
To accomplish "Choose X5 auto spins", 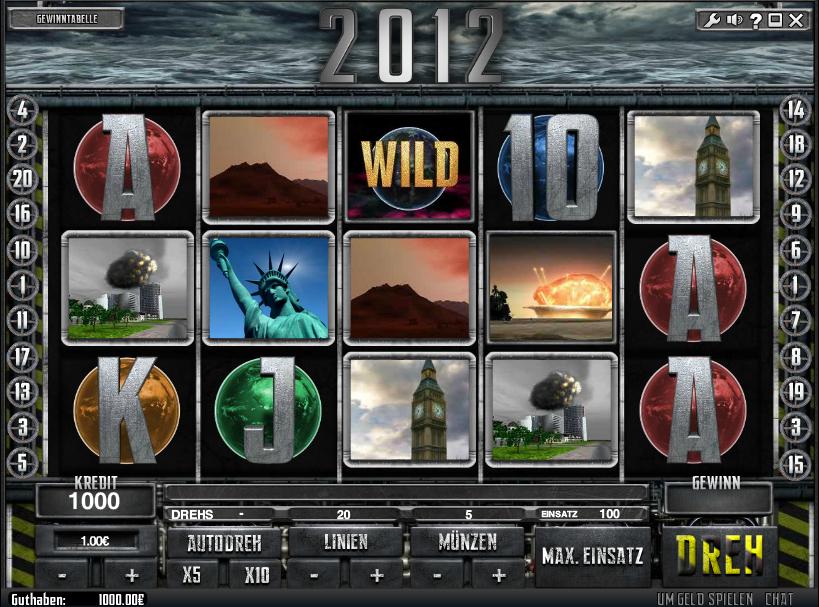I will click(x=192, y=575).
